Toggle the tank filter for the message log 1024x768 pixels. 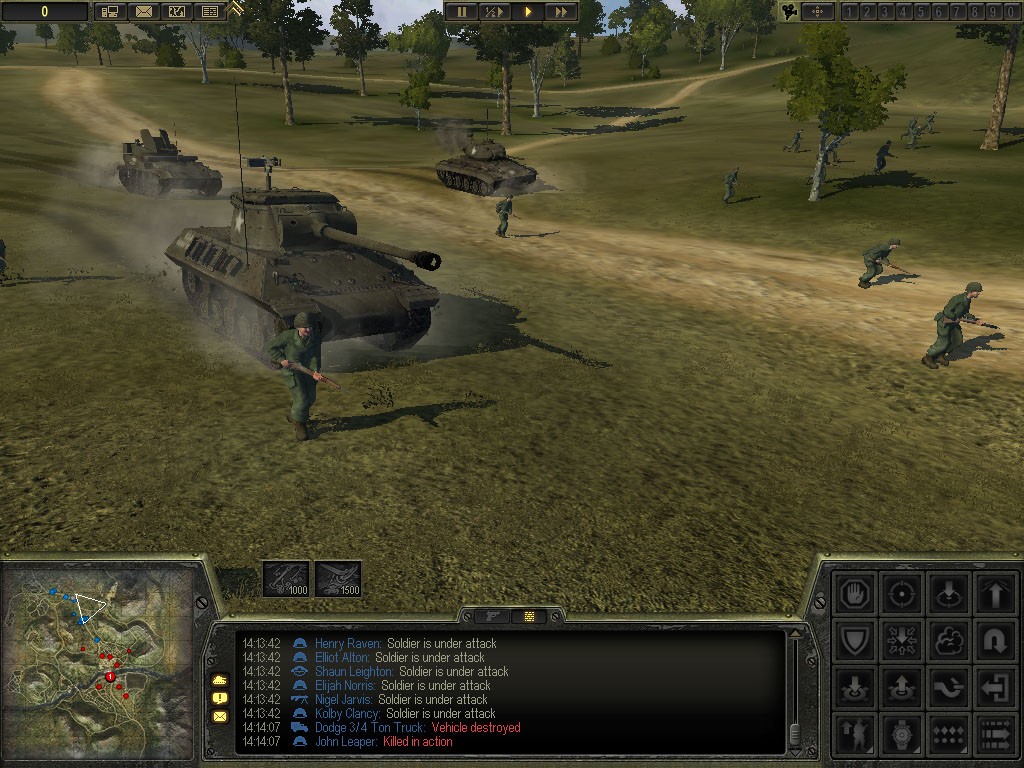[219, 680]
